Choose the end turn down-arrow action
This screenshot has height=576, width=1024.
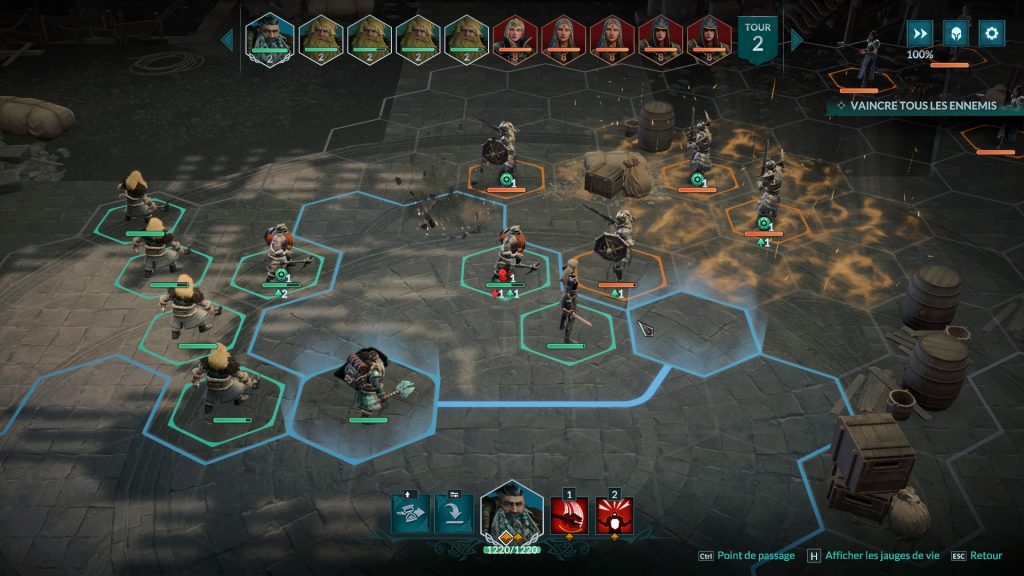coord(454,514)
